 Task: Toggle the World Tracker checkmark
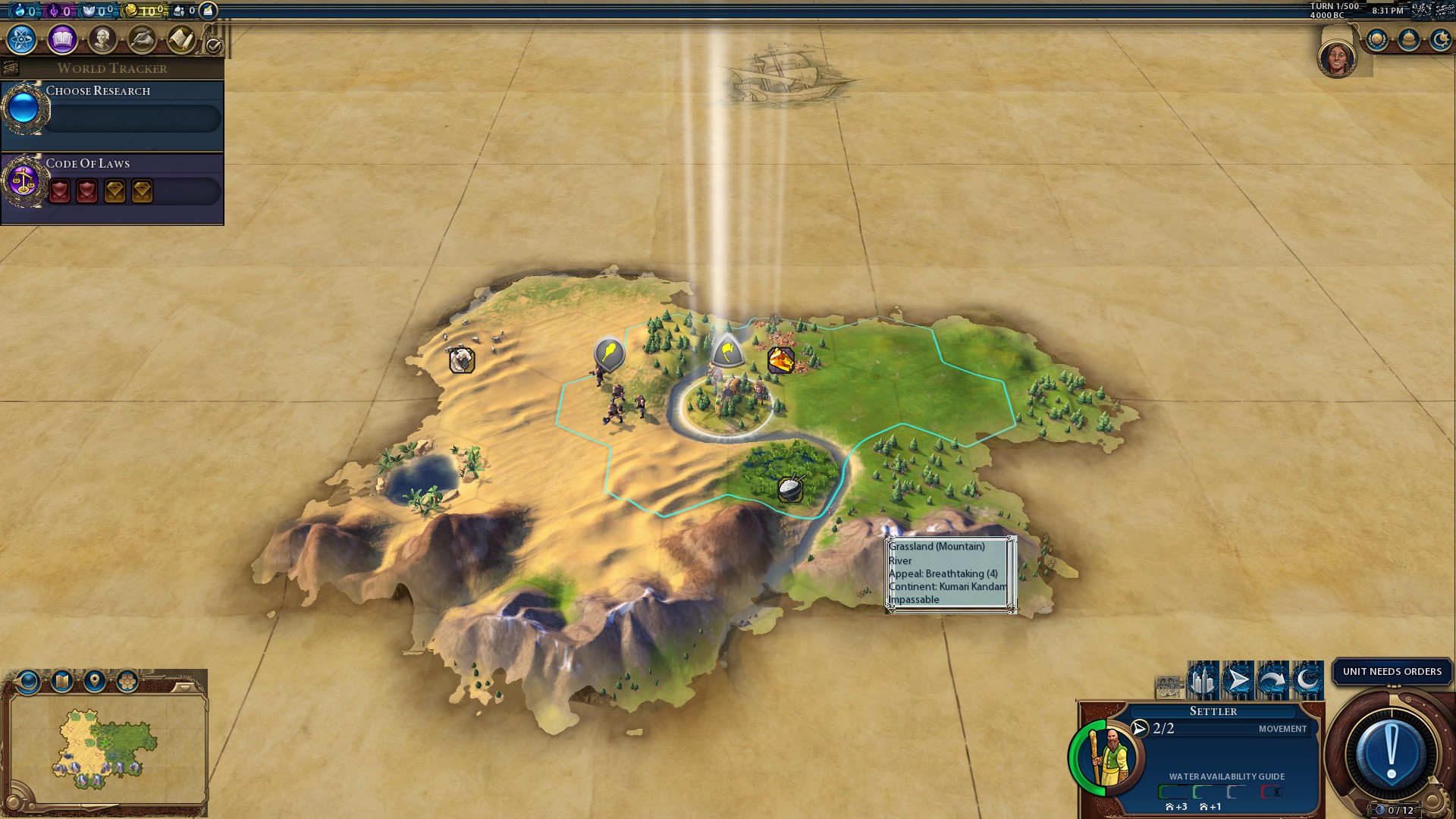tap(215, 46)
